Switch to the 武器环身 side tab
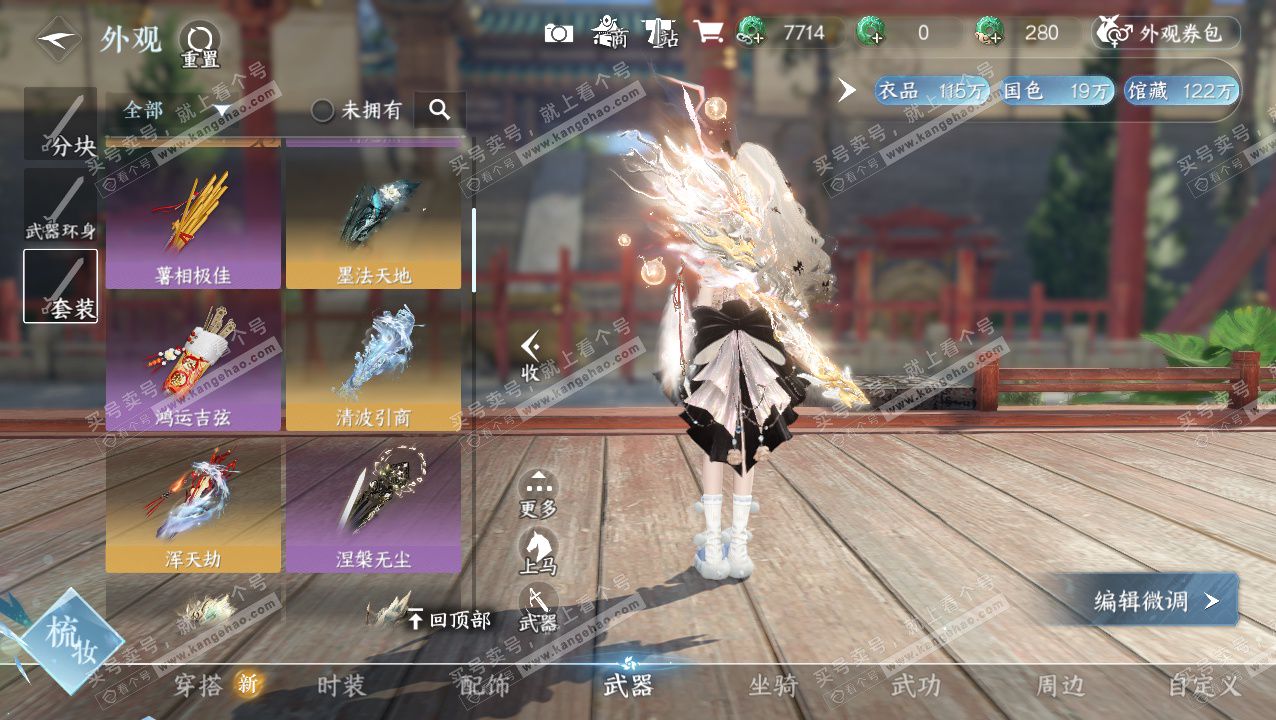The image size is (1276, 720). pos(61,206)
